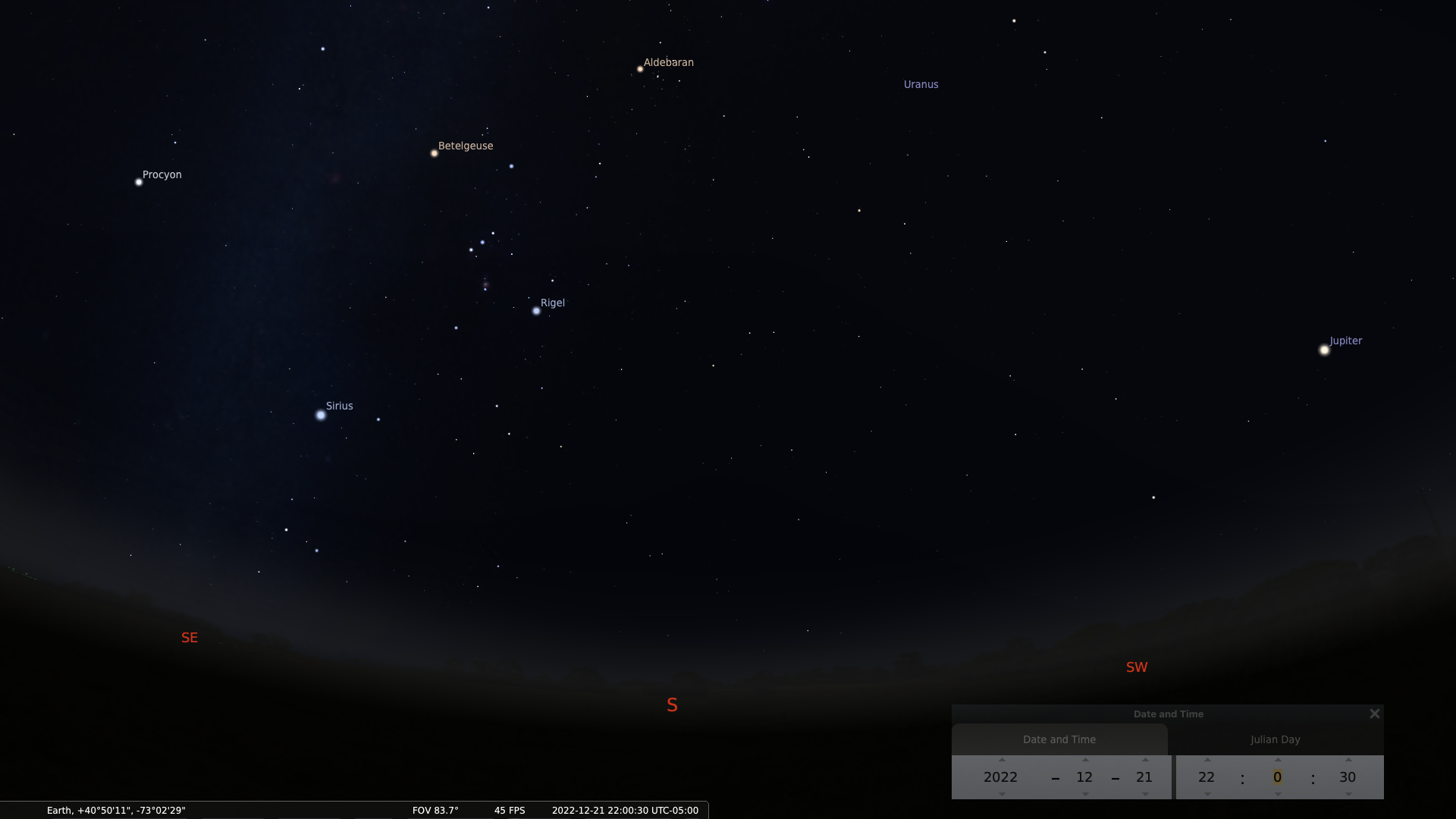
Task: Increase the minutes with the up arrow
Action: click(x=1278, y=760)
